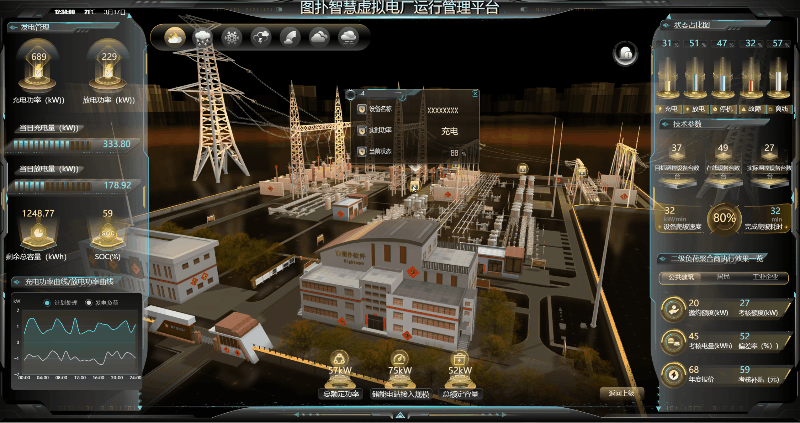Viewport: 800px width, 423px height.
Task: Choose the snowflake weather icon
Action: tap(233, 37)
